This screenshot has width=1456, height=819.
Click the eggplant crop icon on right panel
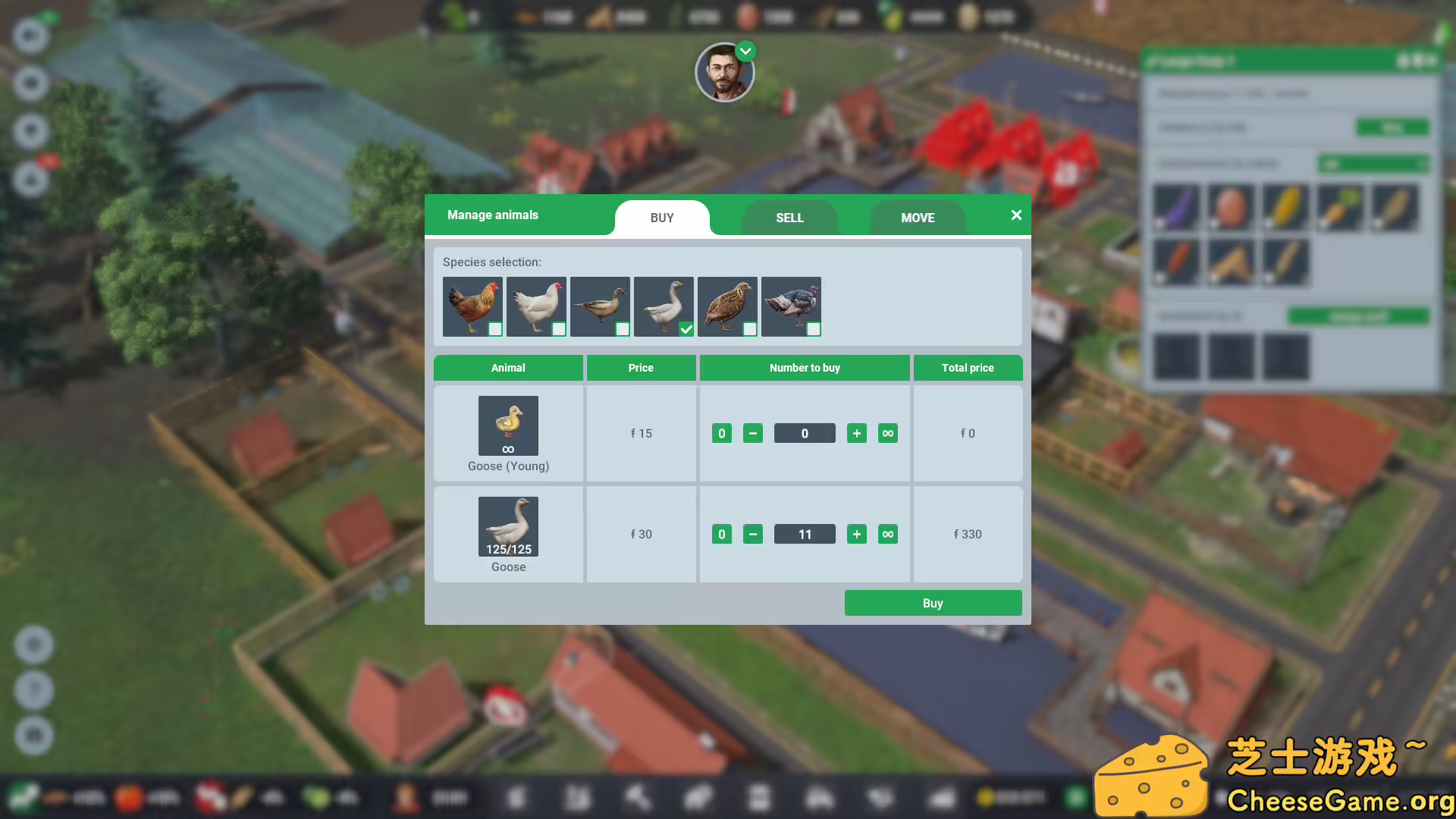(1176, 207)
